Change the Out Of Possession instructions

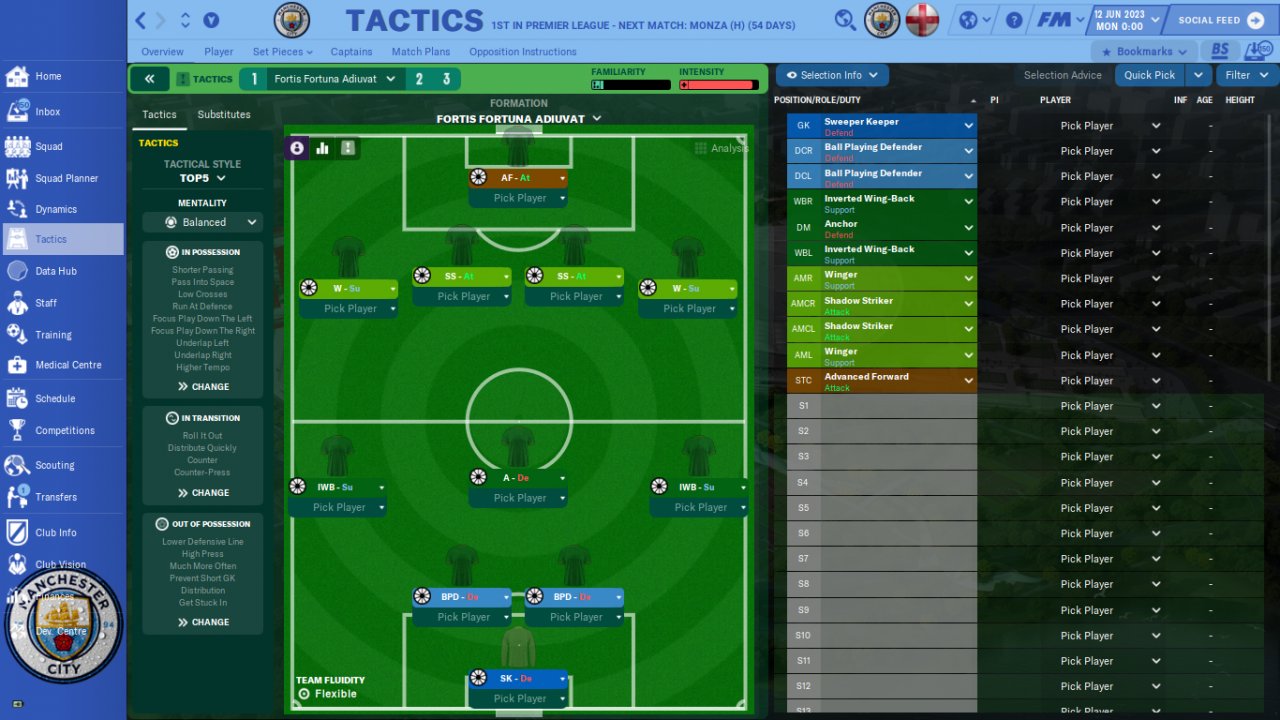tap(203, 622)
